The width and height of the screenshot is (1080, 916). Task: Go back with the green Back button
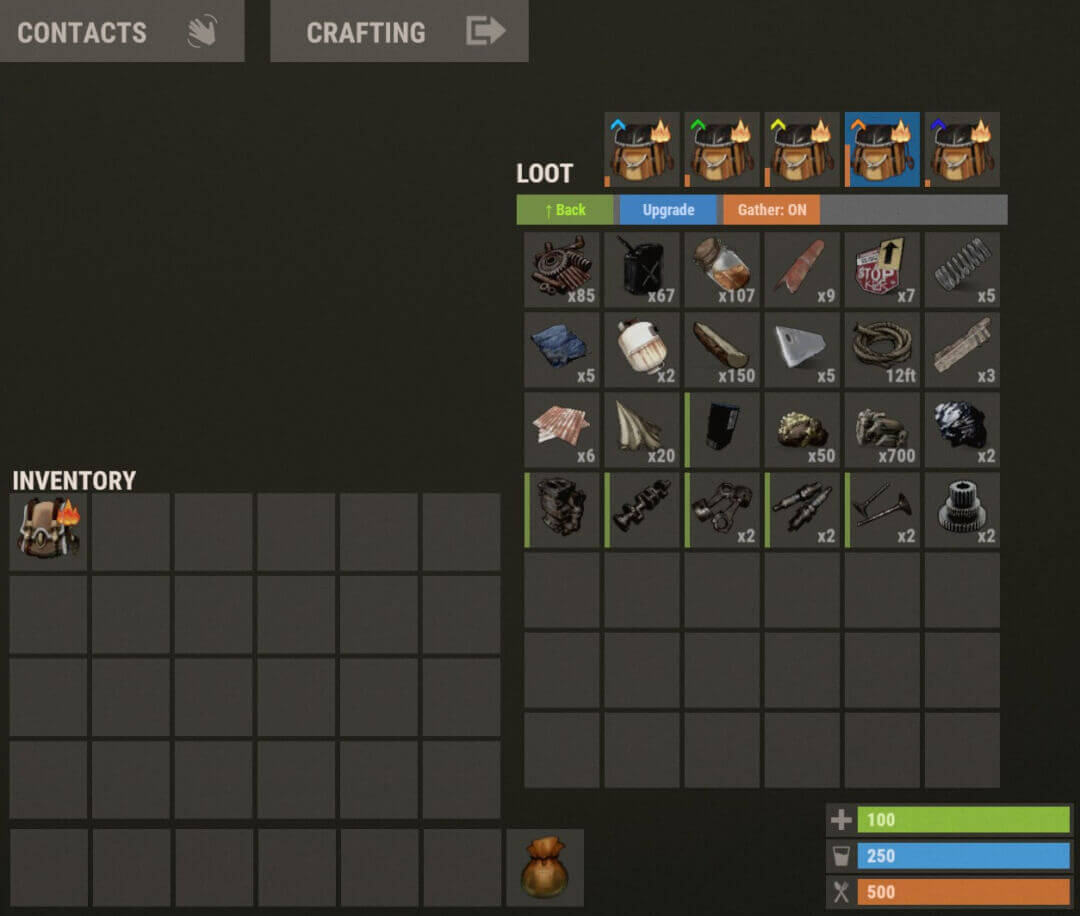click(566, 210)
